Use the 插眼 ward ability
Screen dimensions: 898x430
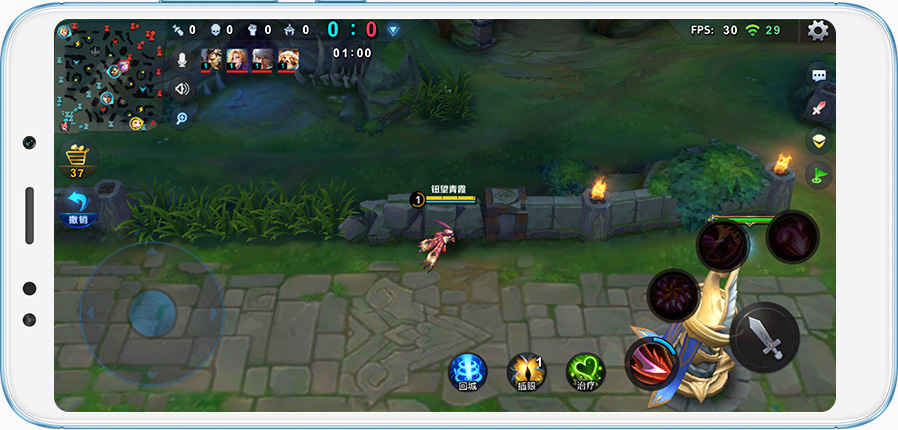[x=526, y=371]
